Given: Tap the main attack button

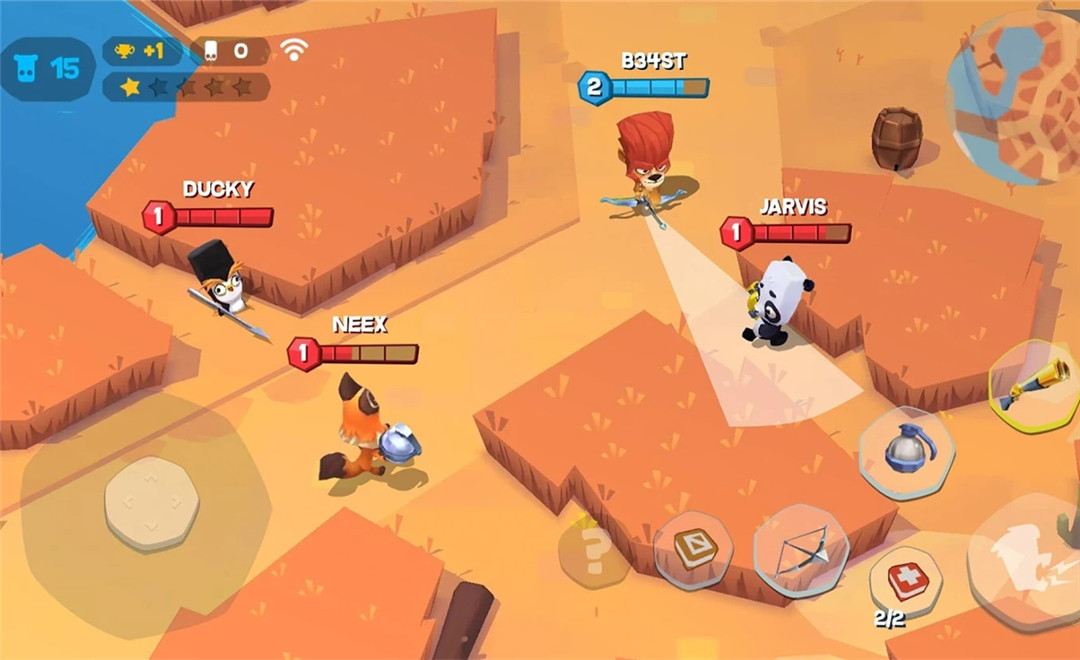Looking at the screenshot, I should click(1028, 565).
